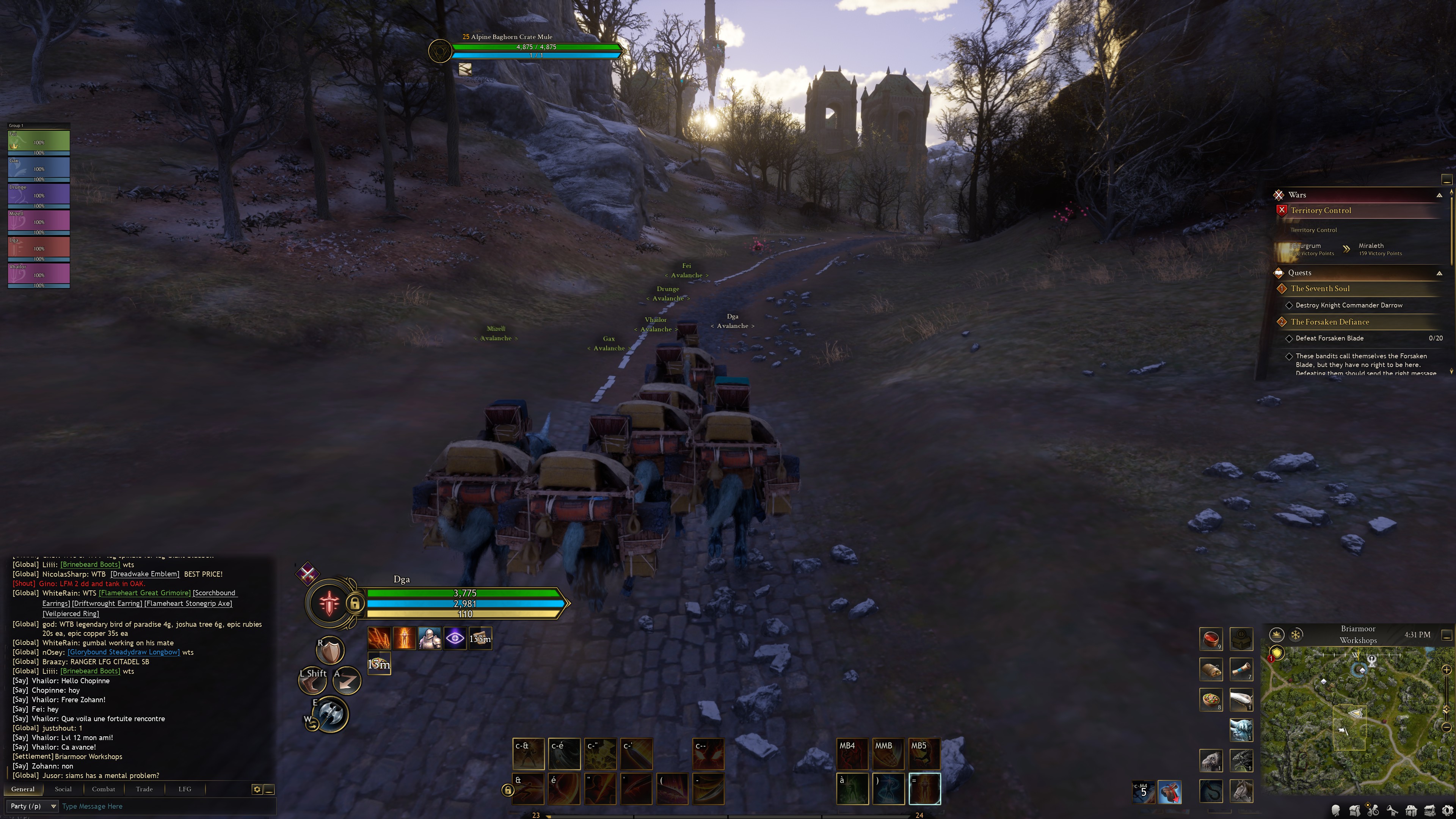
Task: Use the rolled scroll item slot
Action: pyautogui.click(x=1241, y=669)
